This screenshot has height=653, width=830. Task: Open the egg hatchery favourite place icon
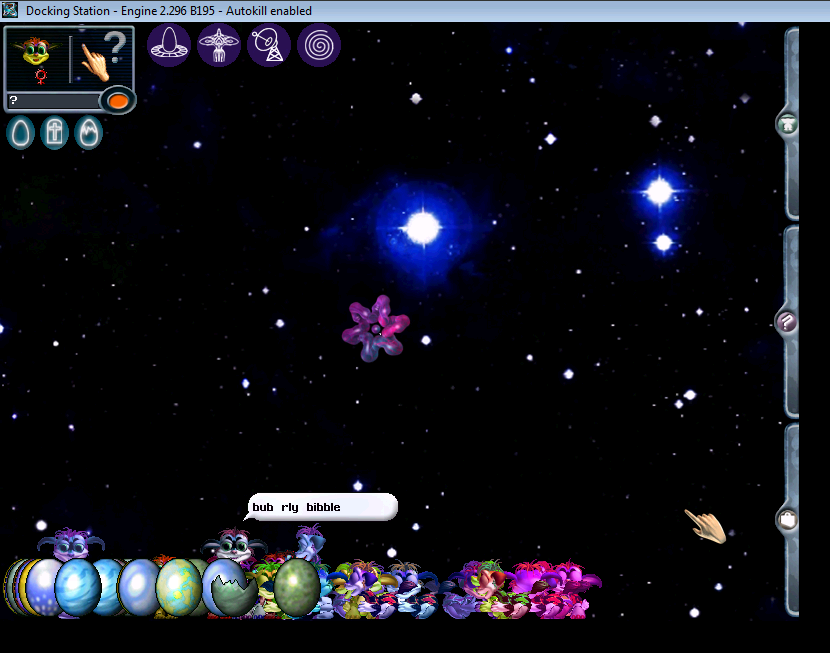point(169,45)
